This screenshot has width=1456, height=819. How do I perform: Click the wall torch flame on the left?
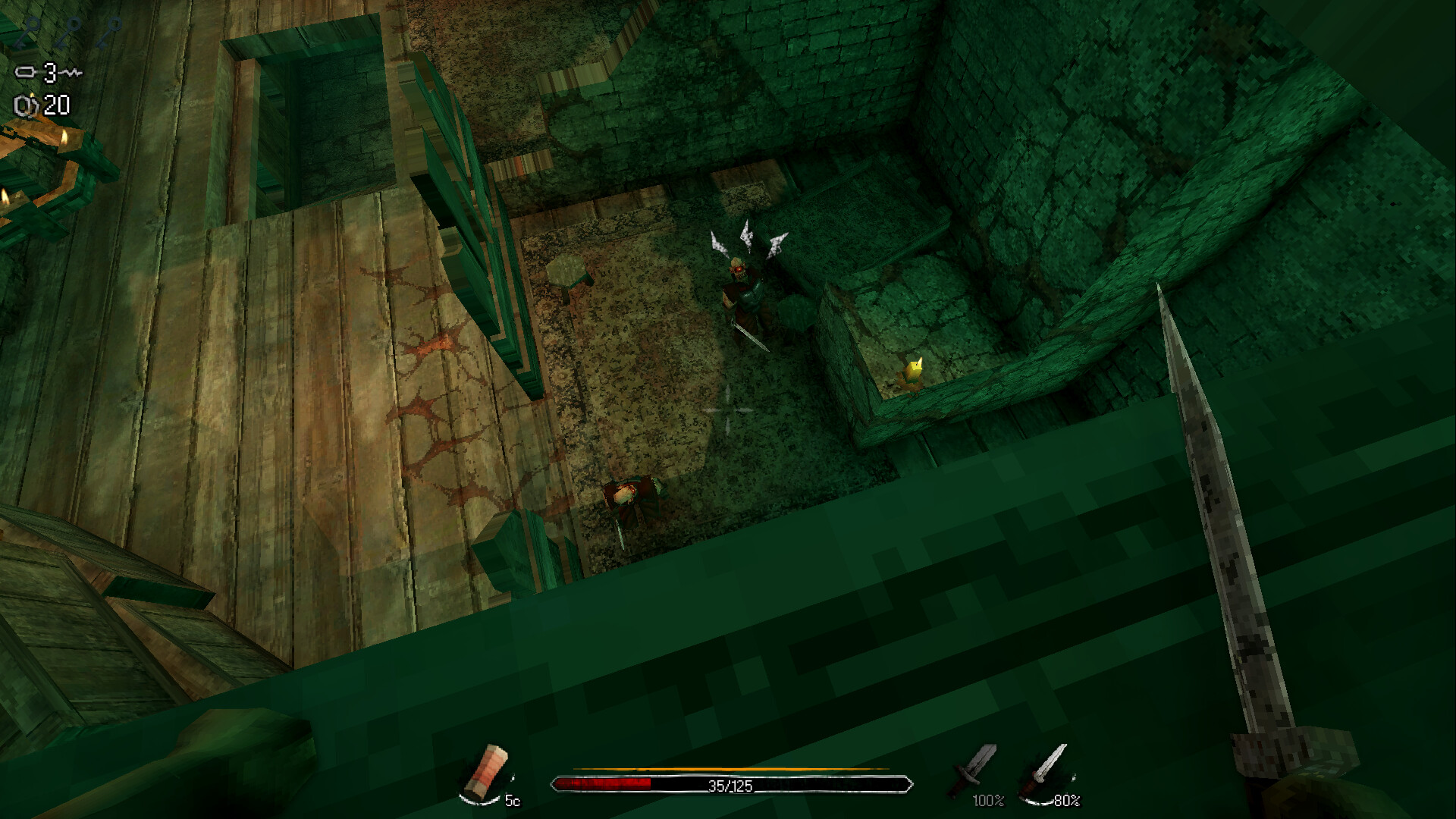click(64, 138)
